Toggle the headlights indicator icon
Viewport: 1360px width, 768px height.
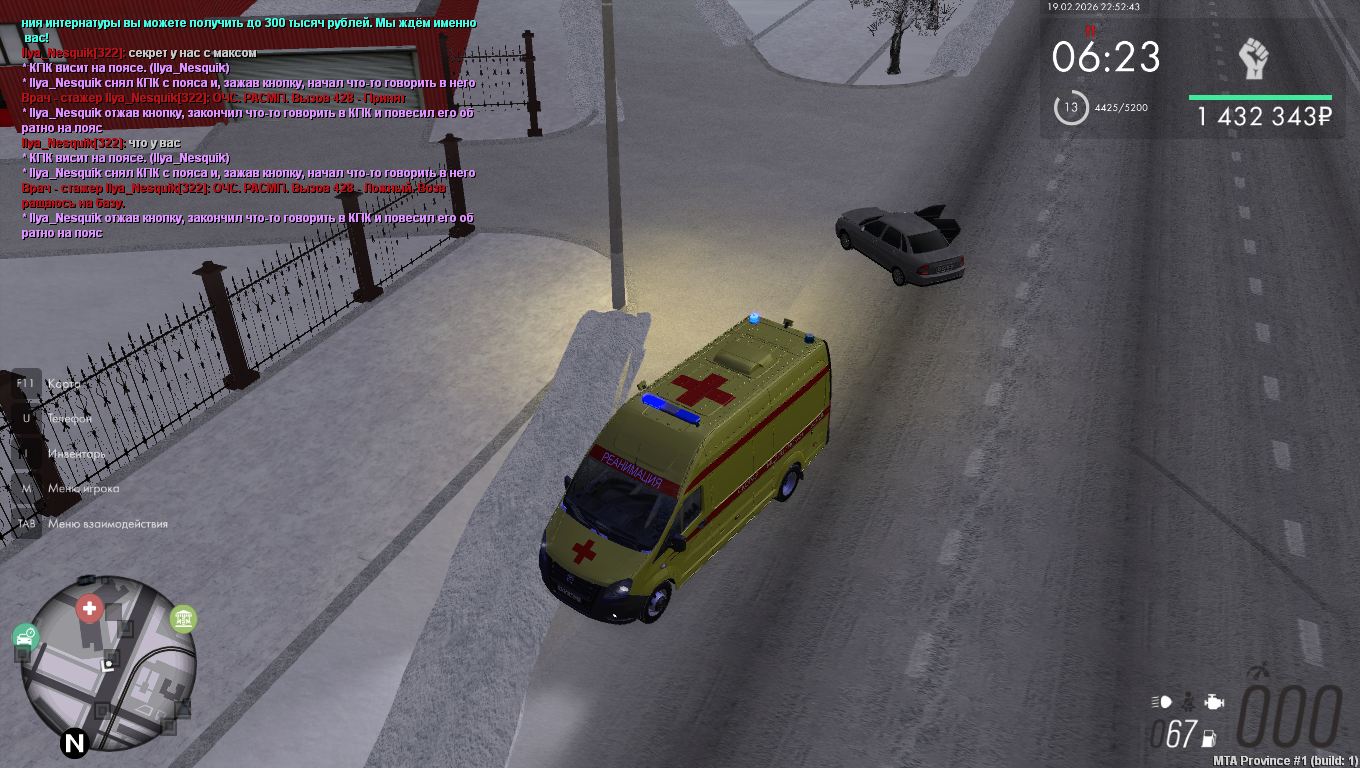(x=1161, y=701)
